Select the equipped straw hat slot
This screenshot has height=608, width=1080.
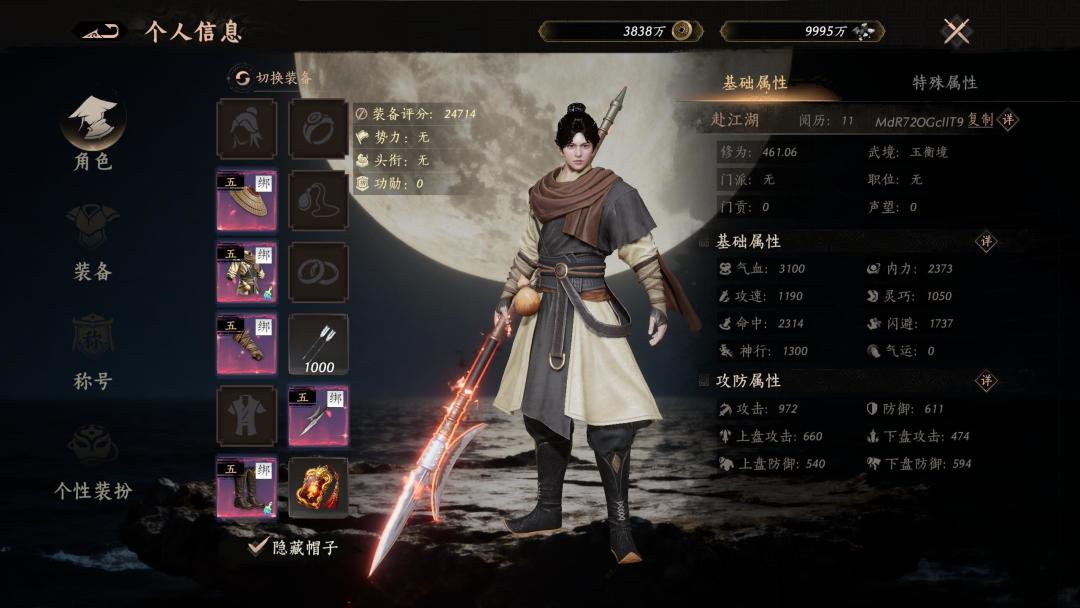click(246, 200)
